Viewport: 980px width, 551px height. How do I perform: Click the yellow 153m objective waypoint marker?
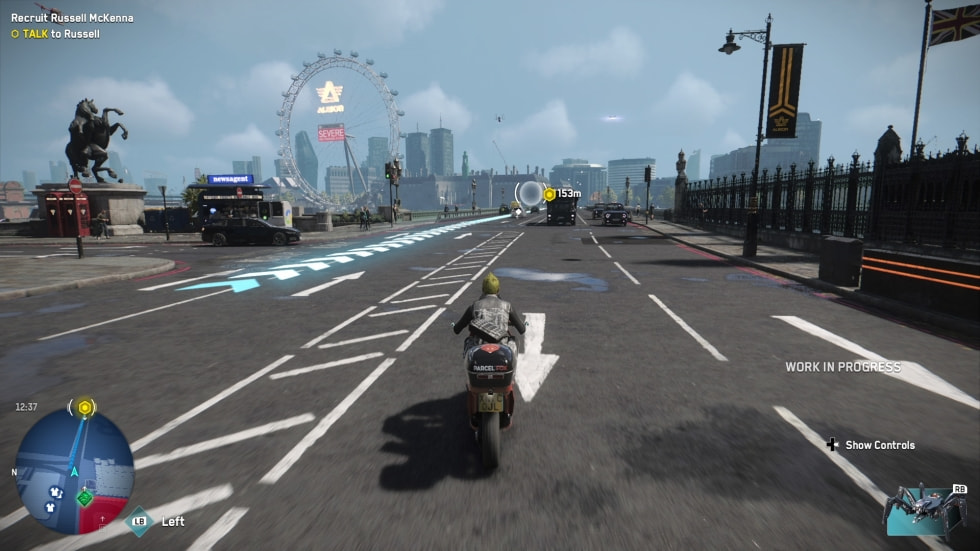549,194
